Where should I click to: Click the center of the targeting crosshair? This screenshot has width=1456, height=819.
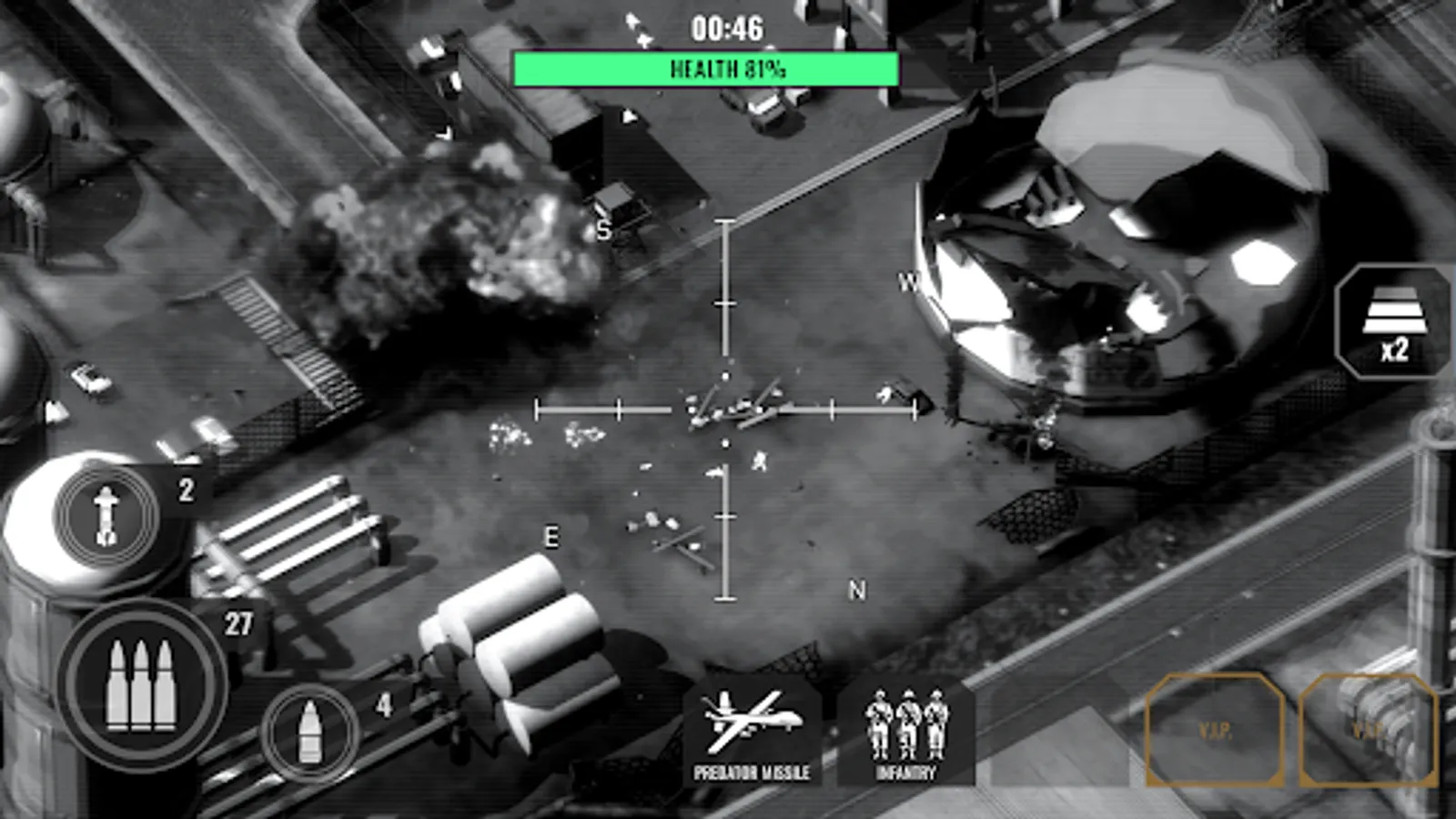725,408
